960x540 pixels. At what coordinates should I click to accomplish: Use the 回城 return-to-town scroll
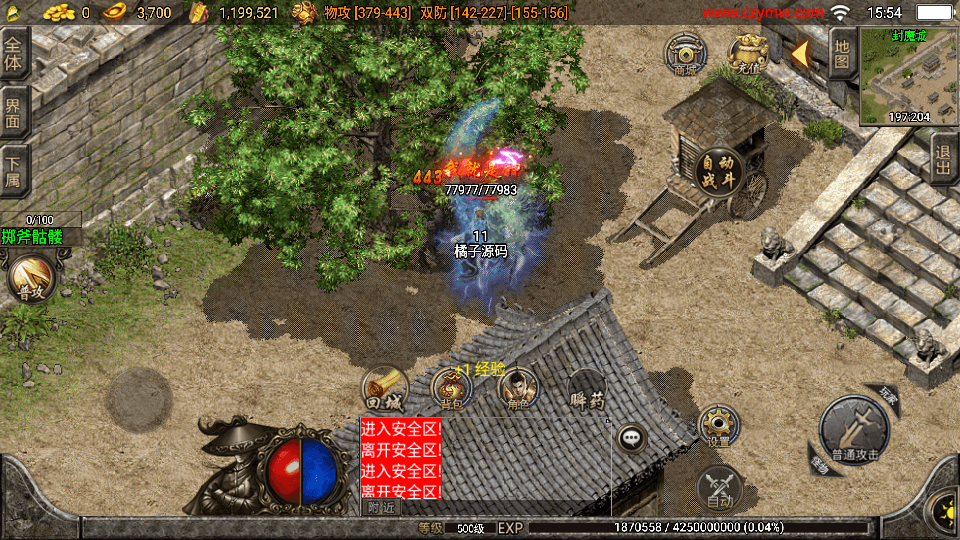(x=385, y=388)
